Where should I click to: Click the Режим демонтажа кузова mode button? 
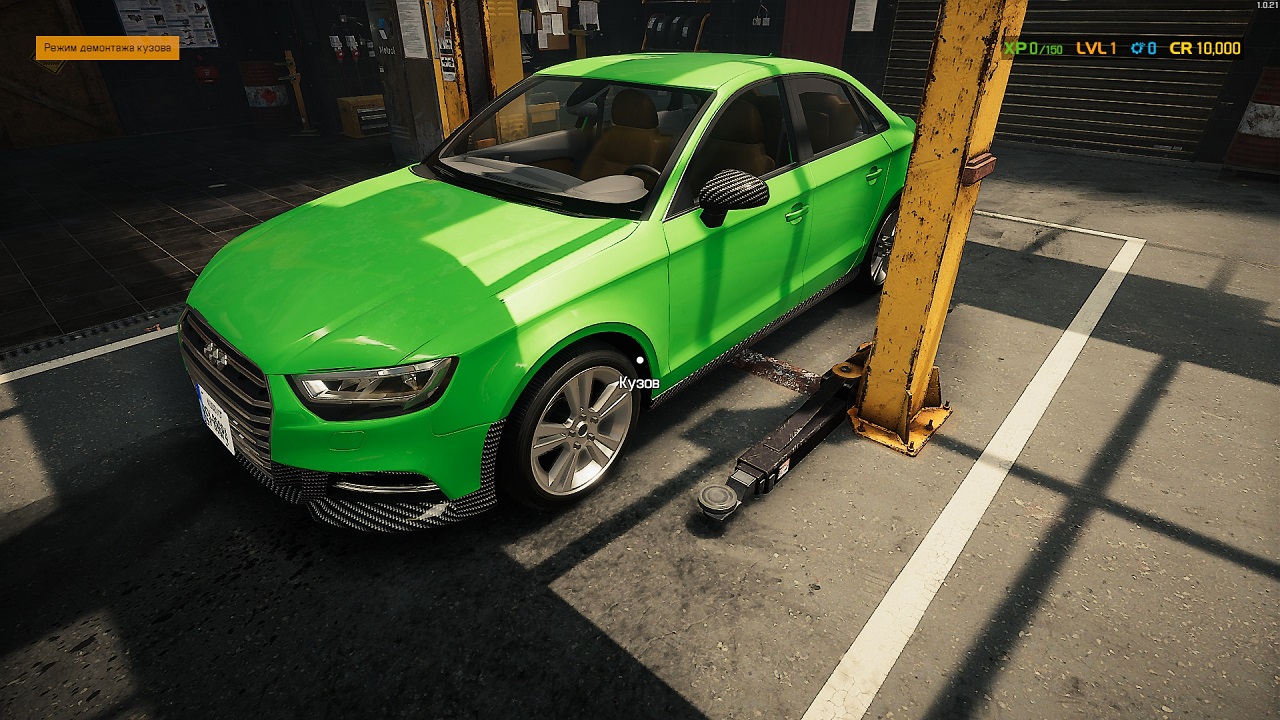coord(109,46)
